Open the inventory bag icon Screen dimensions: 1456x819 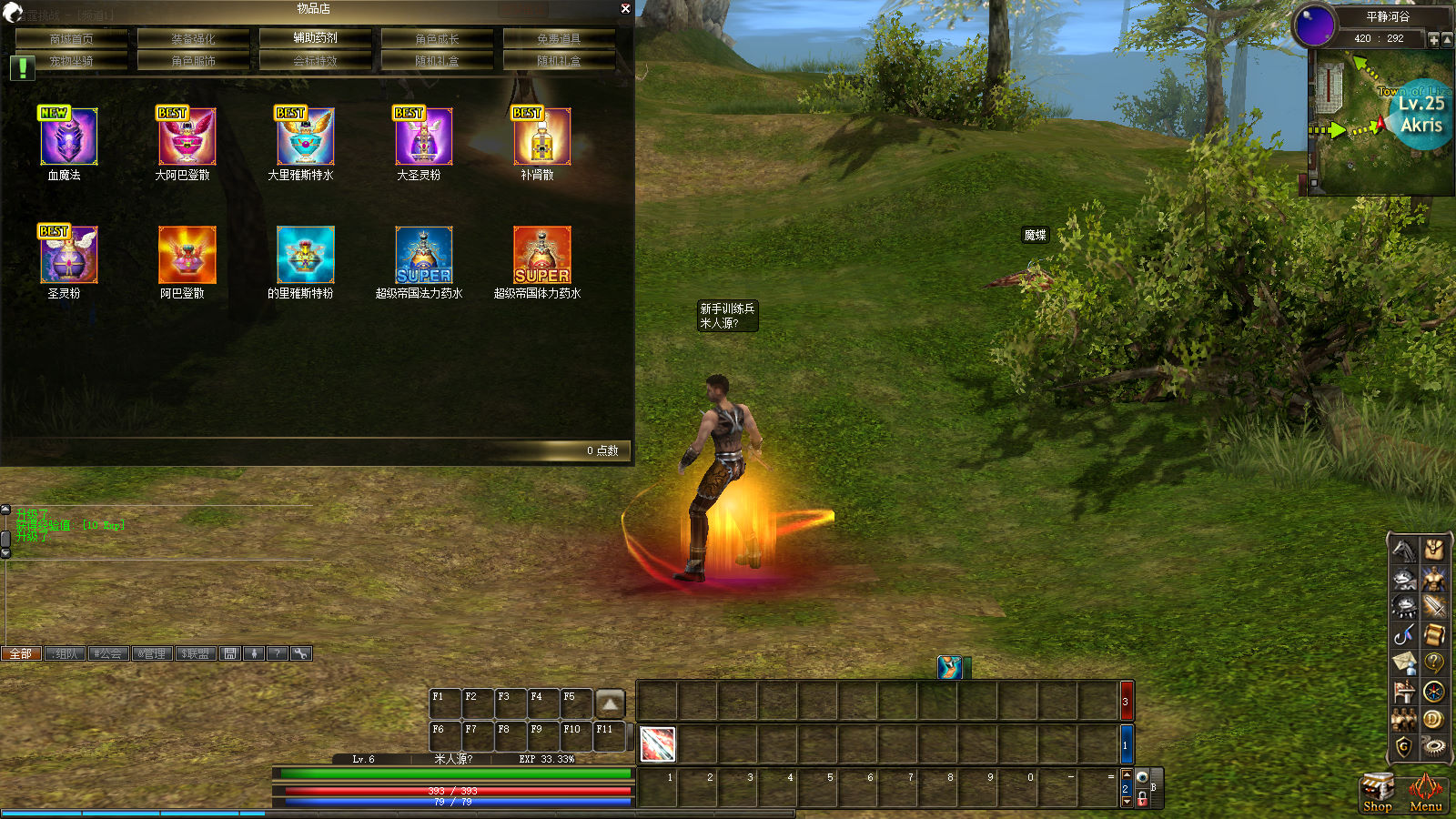click(1434, 549)
